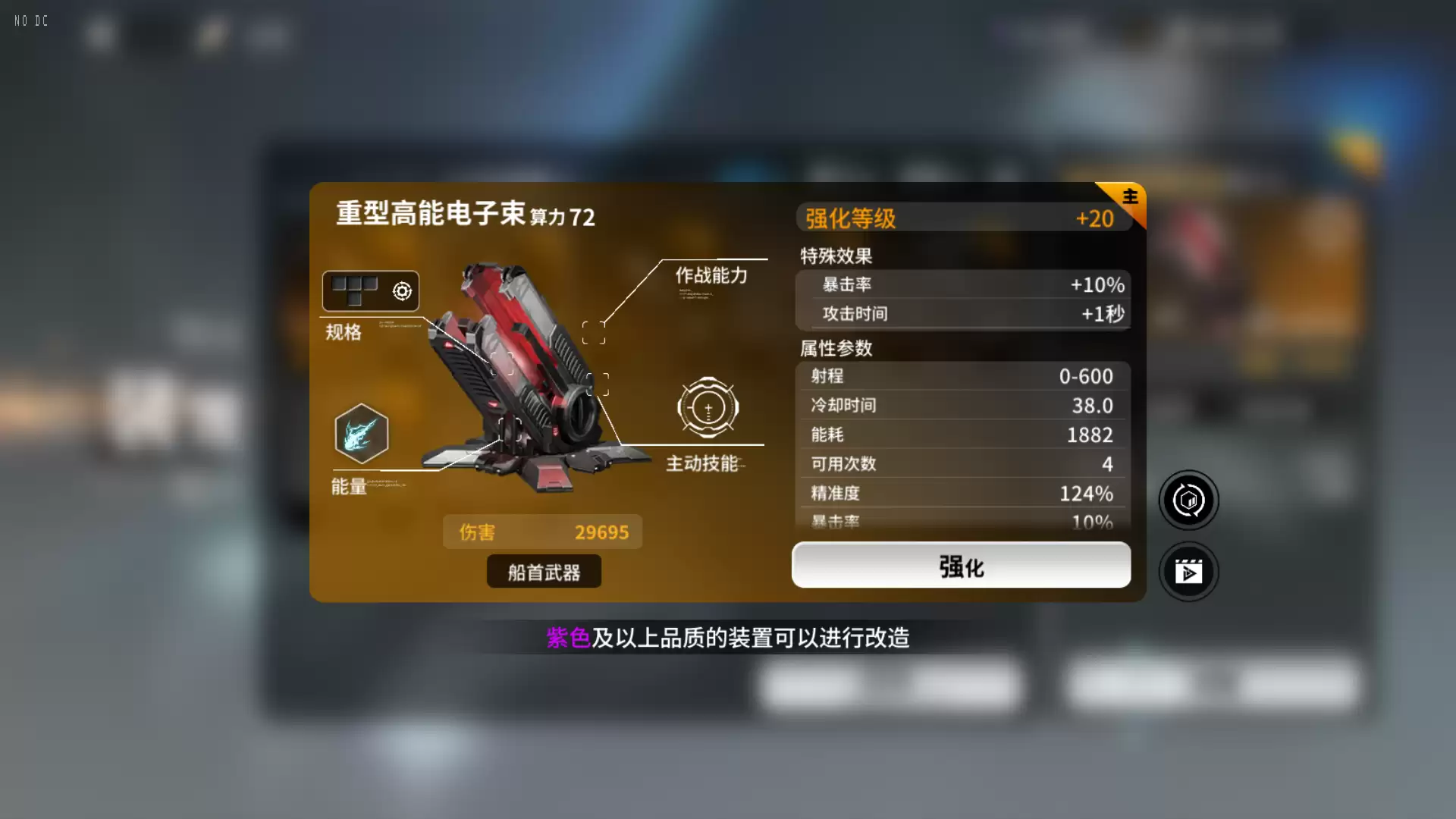The image size is (1456, 819).
Task: Select the 伤害 29695 damage bar
Action: click(x=541, y=532)
